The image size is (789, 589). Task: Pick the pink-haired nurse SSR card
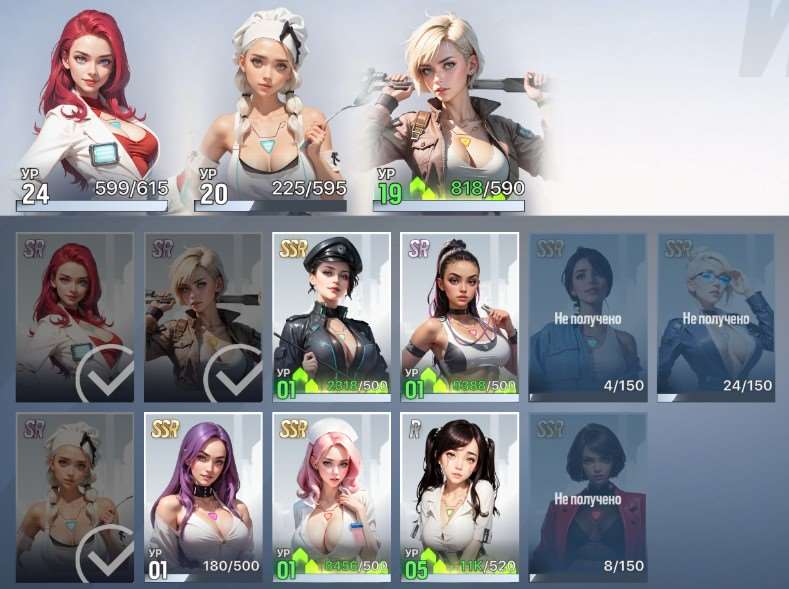pyautogui.click(x=331, y=497)
